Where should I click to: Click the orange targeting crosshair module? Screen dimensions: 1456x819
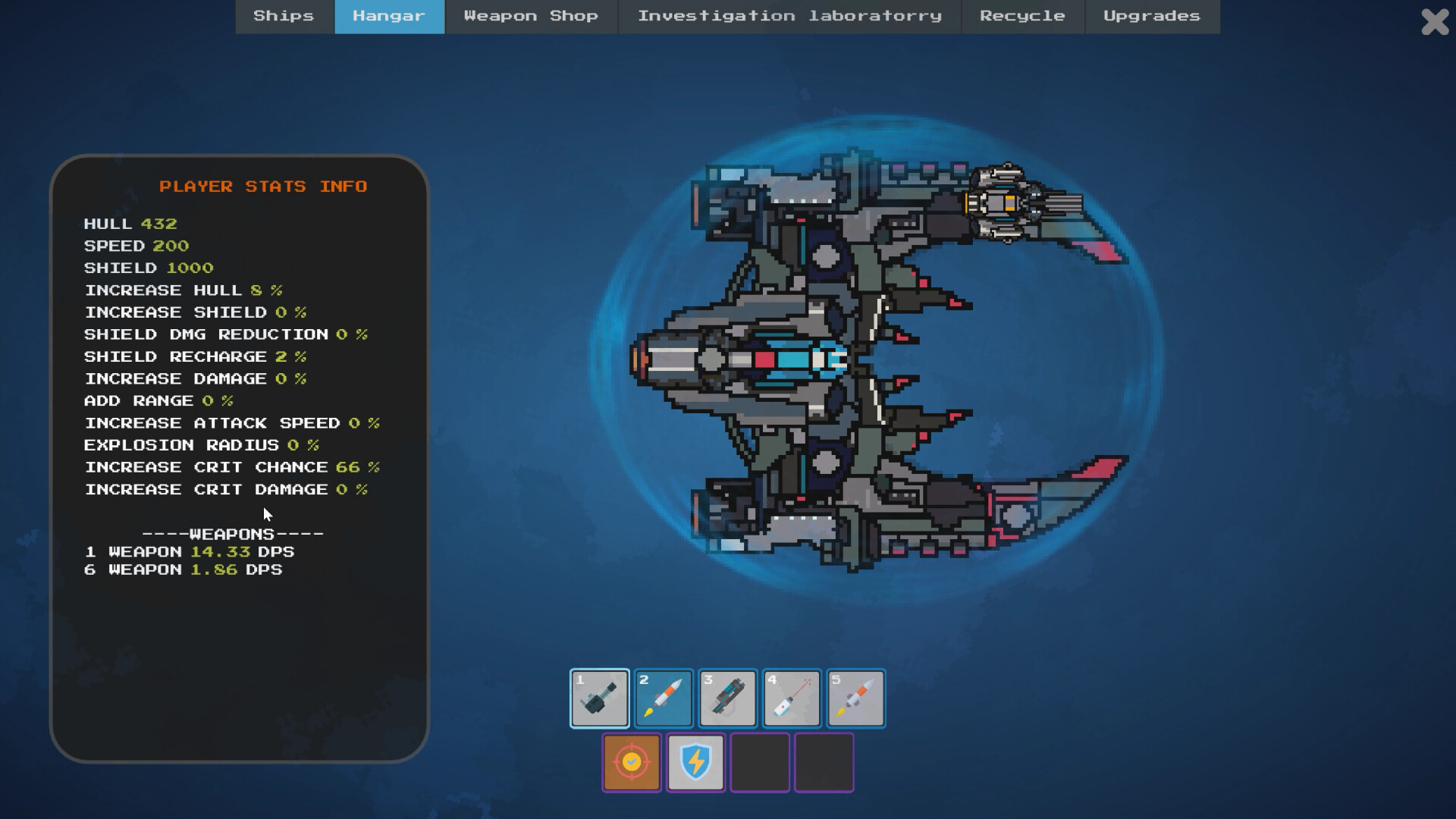(x=631, y=762)
